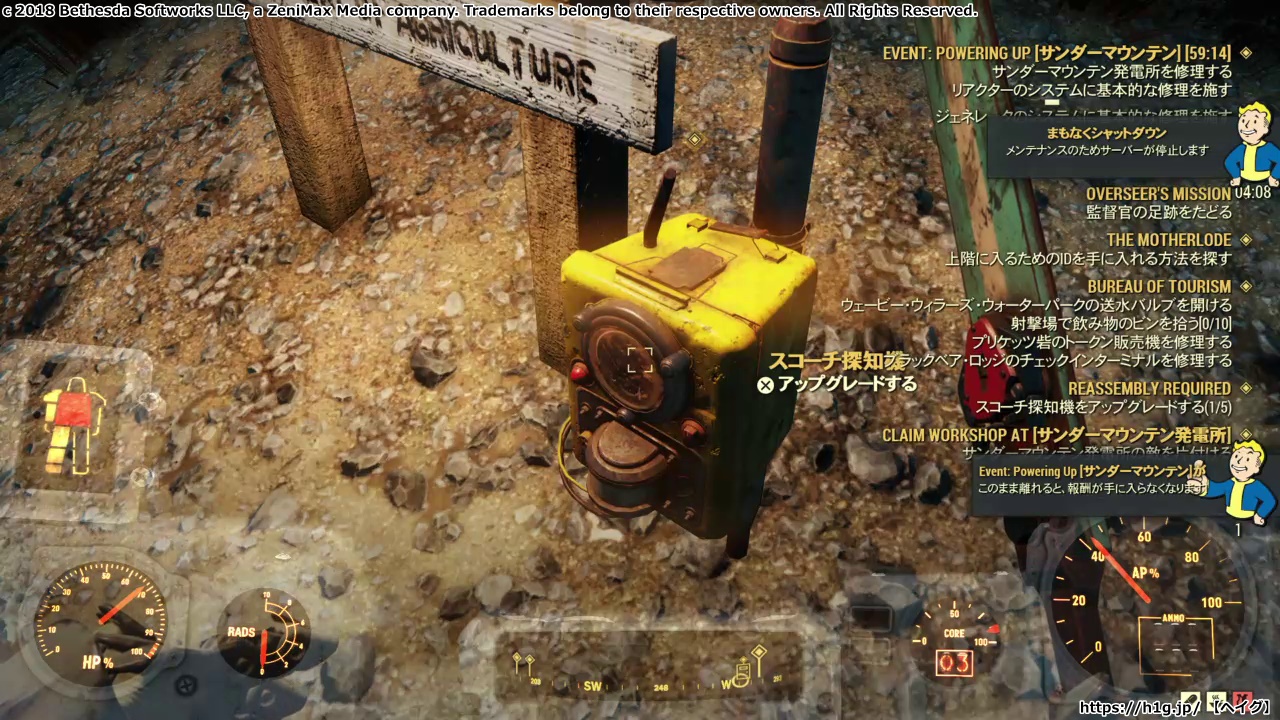This screenshot has width=1280, height=720.
Task: Select The Motherlode quest entry
Action: [1168, 240]
